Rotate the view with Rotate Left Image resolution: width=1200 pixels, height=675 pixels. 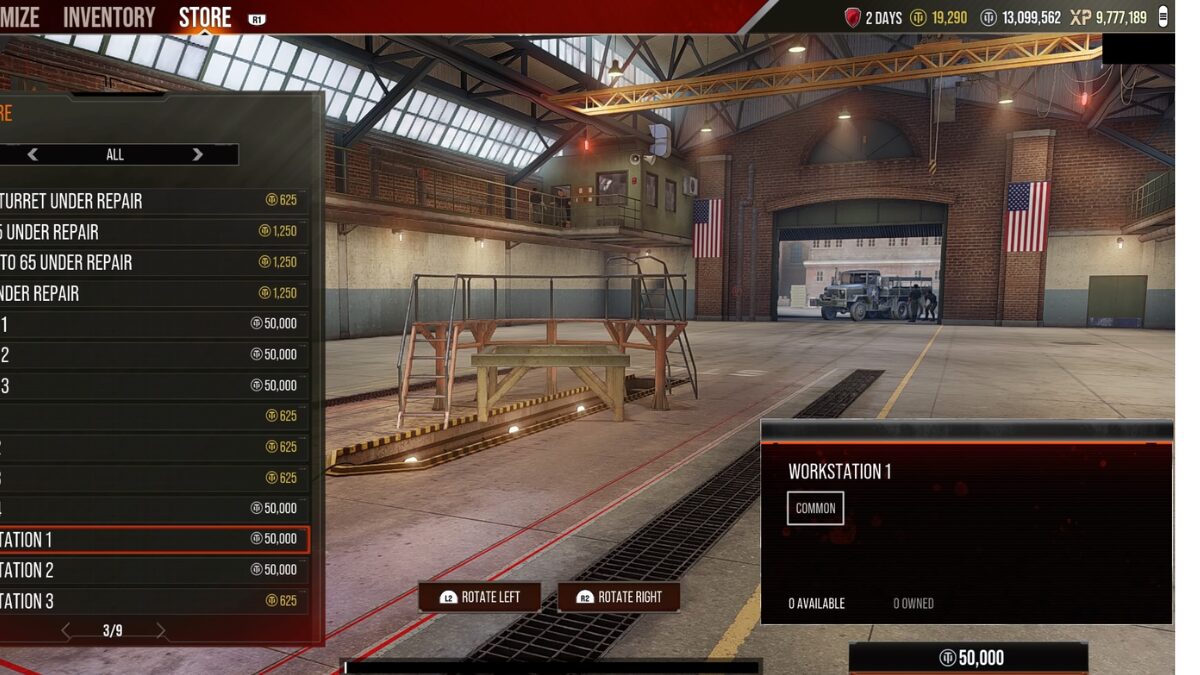[480, 597]
